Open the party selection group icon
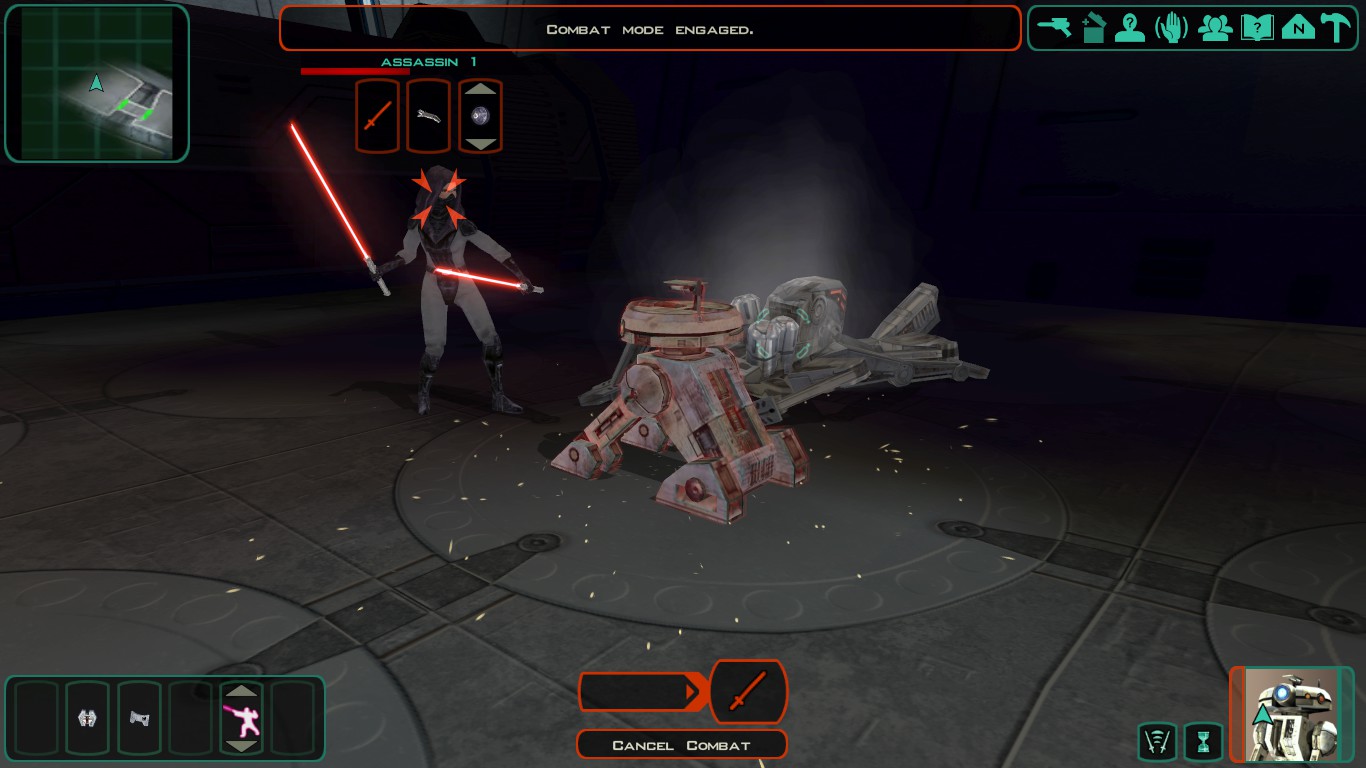The image size is (1366, 768). pyautogui.click(x=1215, y=27)
